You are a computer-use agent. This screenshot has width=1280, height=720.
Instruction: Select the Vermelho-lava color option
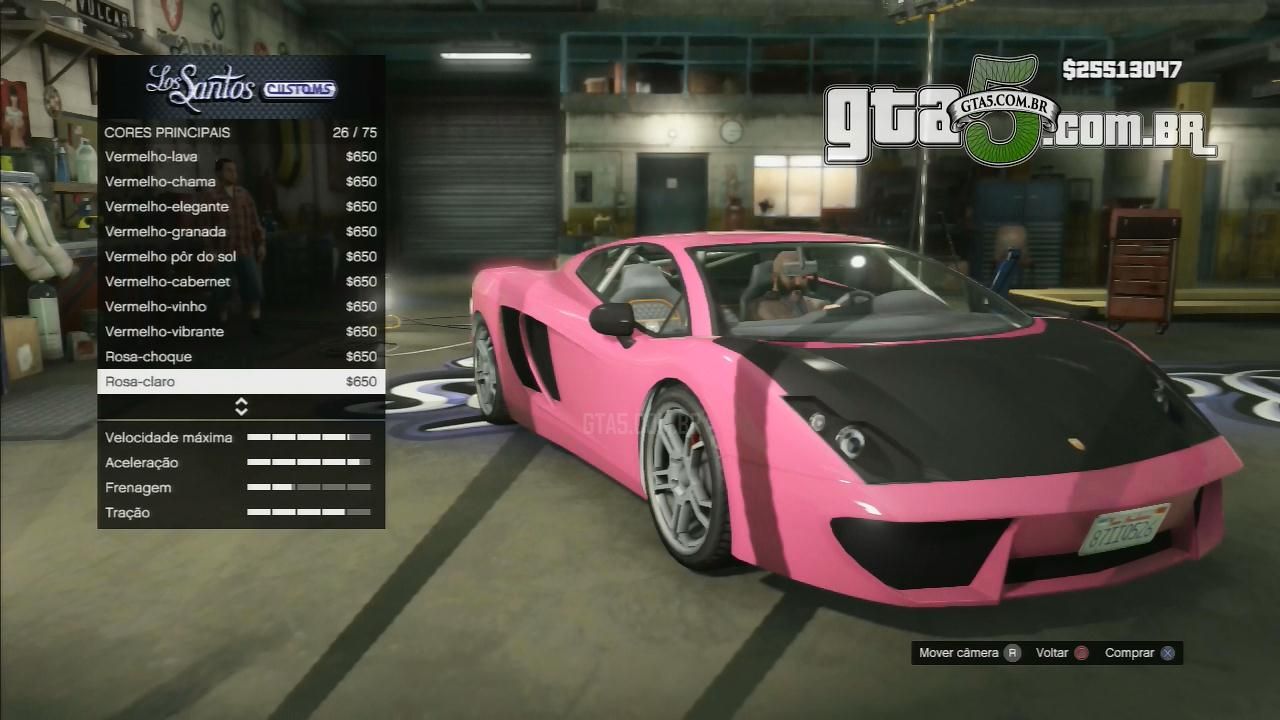(240, 157)
